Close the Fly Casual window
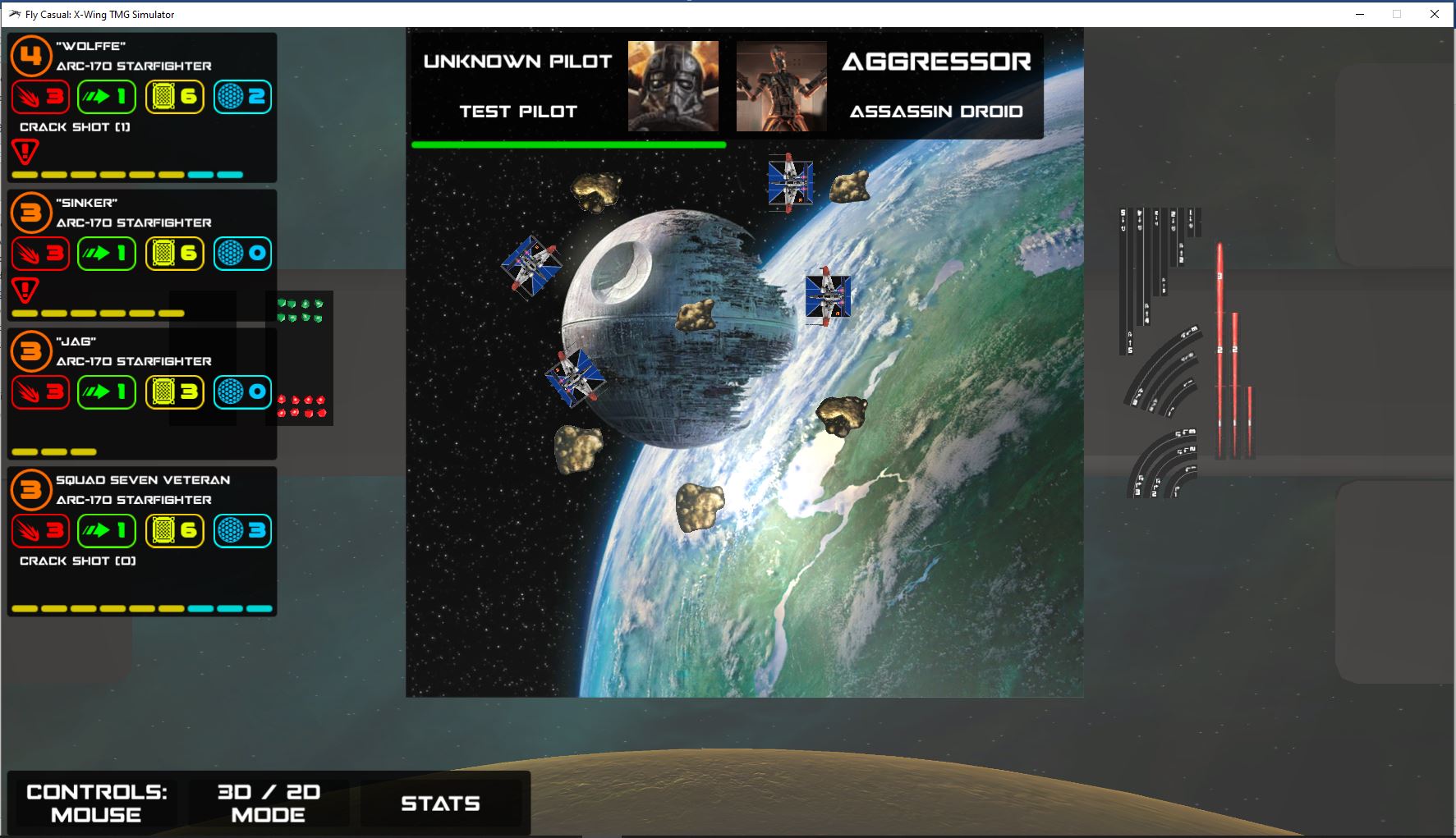Viewport: 1456px width, 838px height. (1435, 14)
